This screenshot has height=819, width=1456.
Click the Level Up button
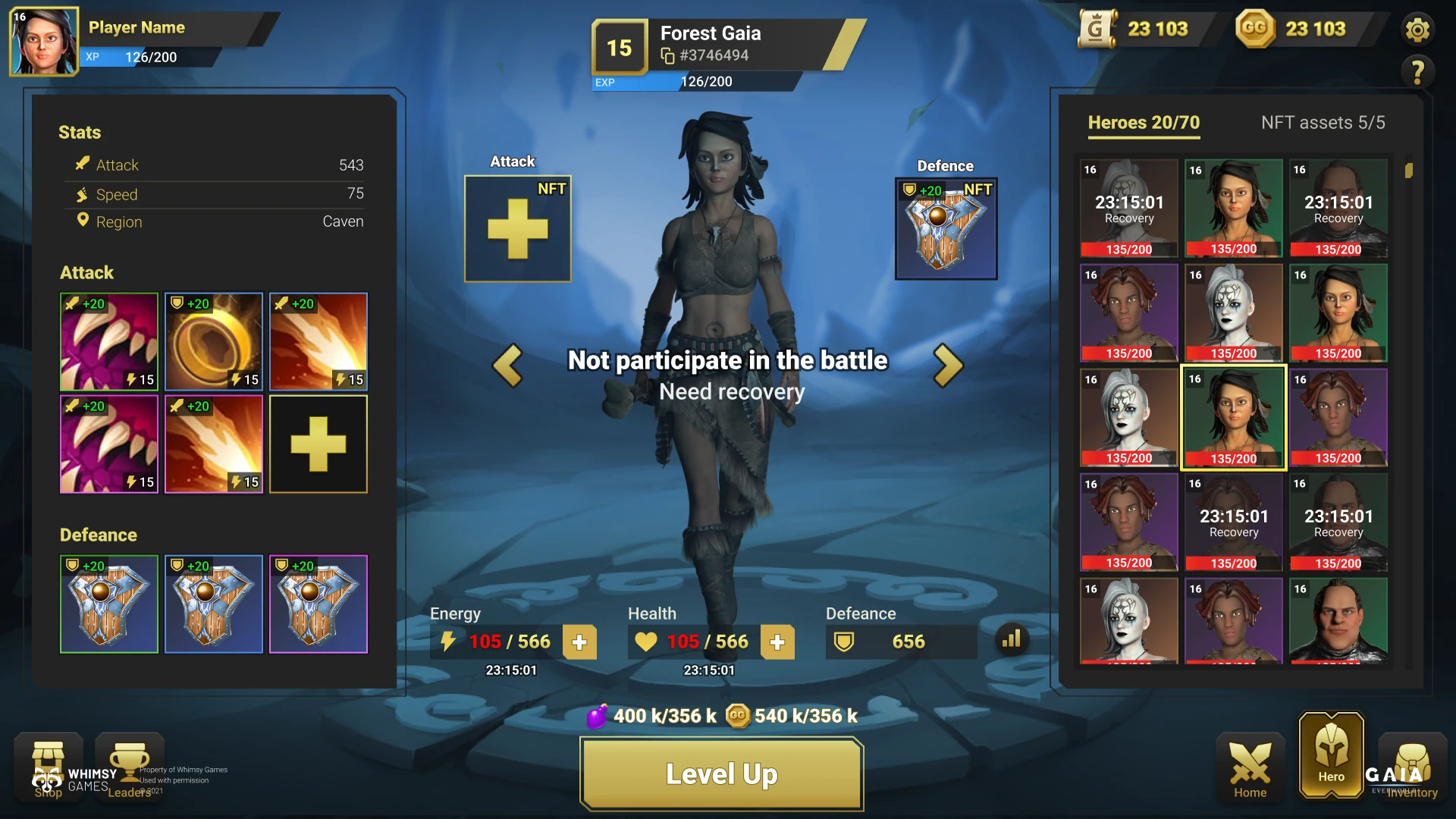click(x=721, y=773)
